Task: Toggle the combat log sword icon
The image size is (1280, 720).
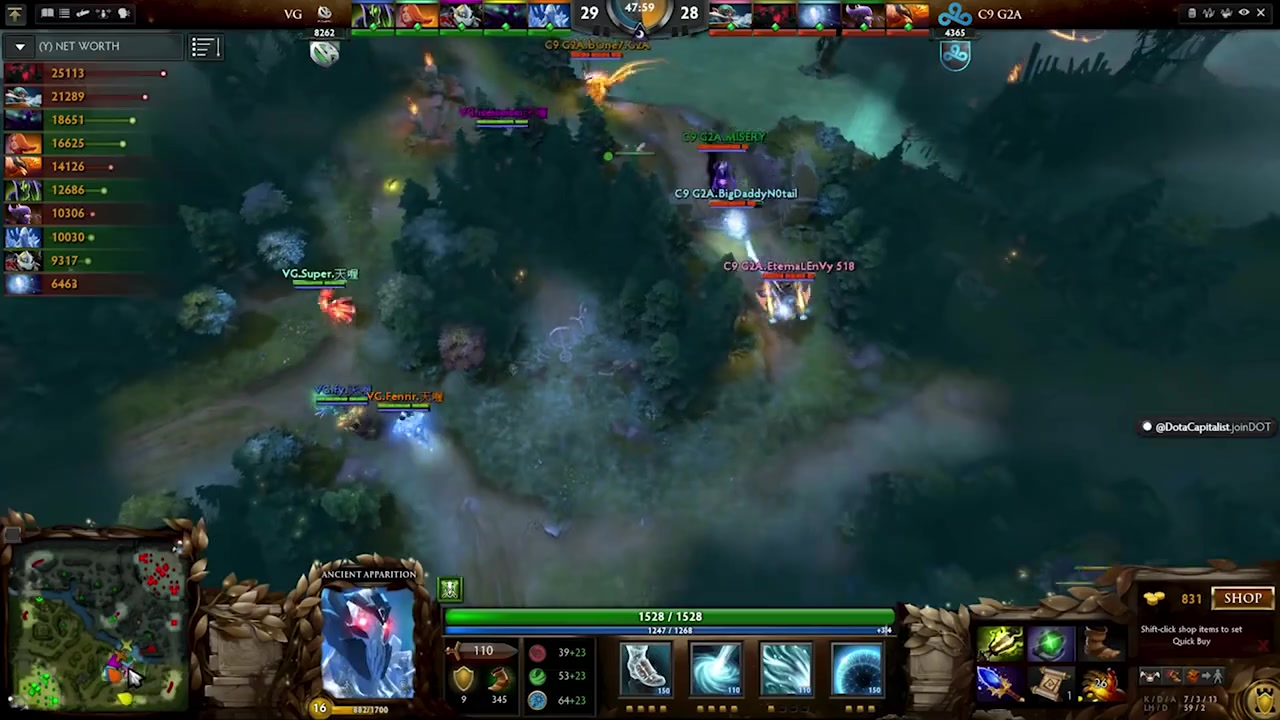Action: point(82,12)
